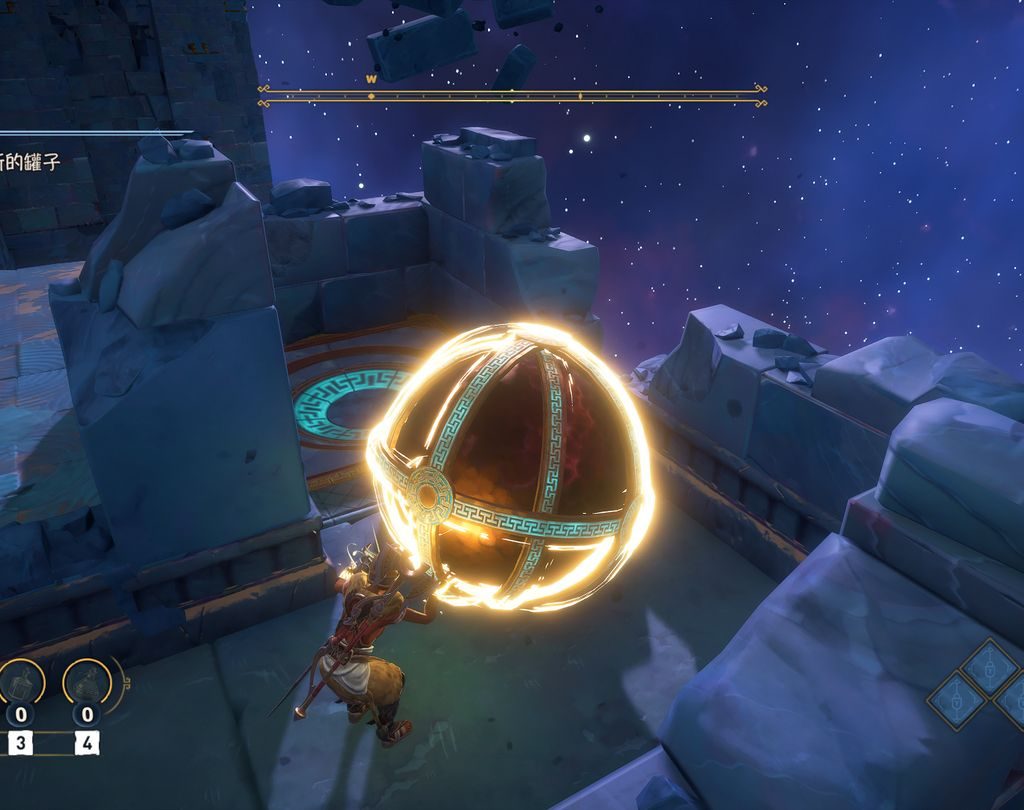Use the potion slot numbered 4
Viewport: 1024px width, 810px height.
[88, 684]
